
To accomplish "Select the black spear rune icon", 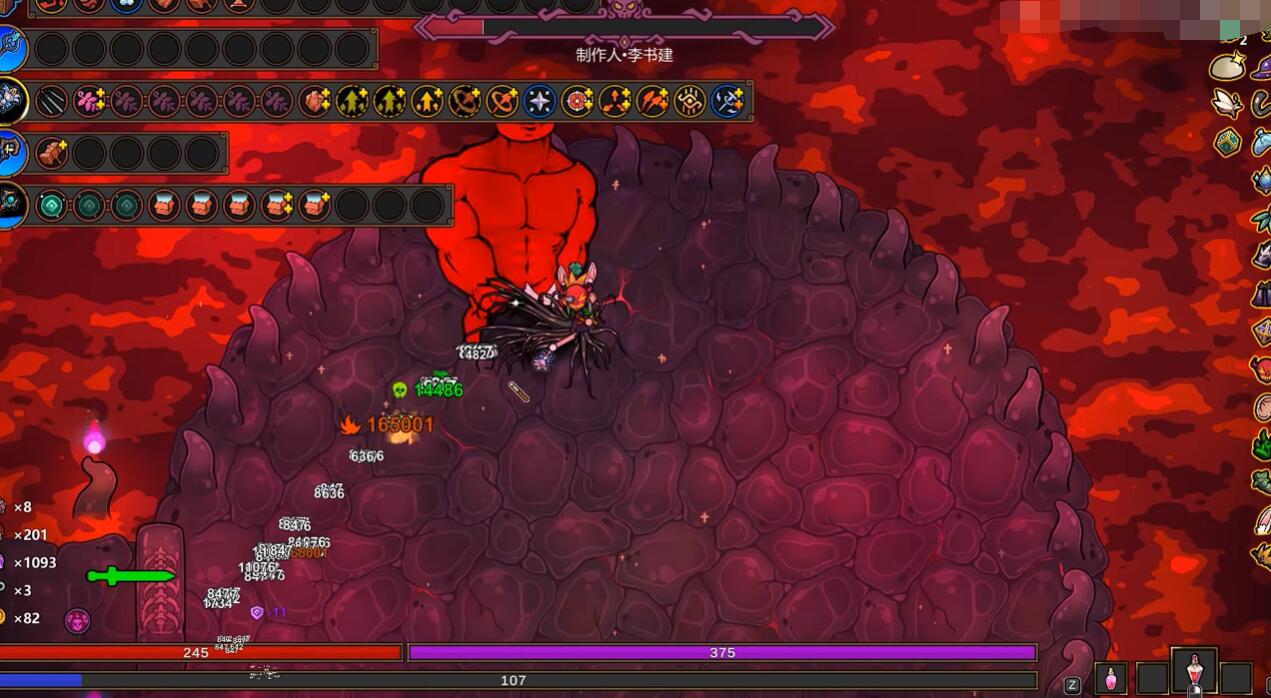I will click(52, 101).
